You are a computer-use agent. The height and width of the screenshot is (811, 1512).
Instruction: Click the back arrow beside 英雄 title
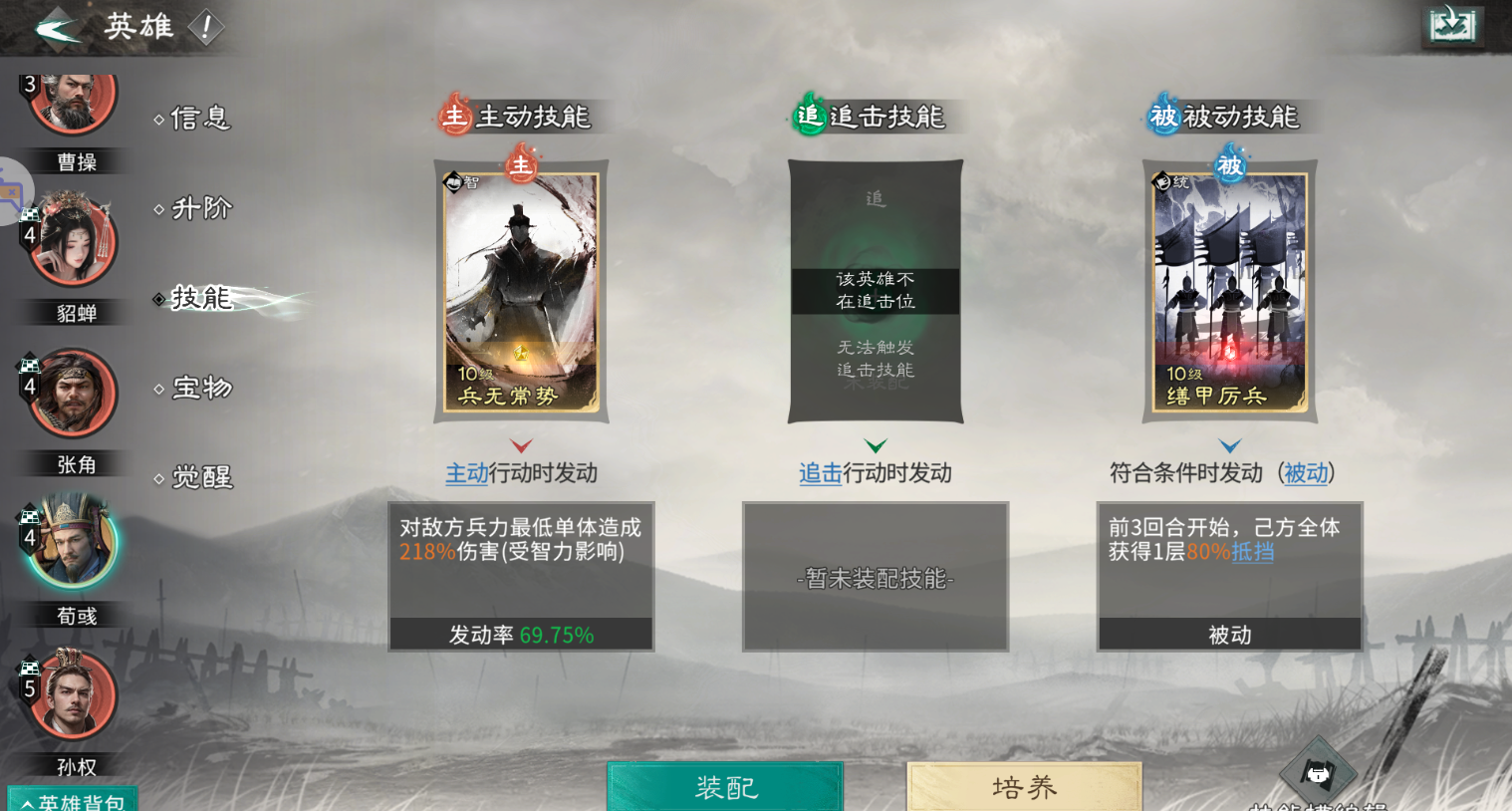[x=57, y=28]
